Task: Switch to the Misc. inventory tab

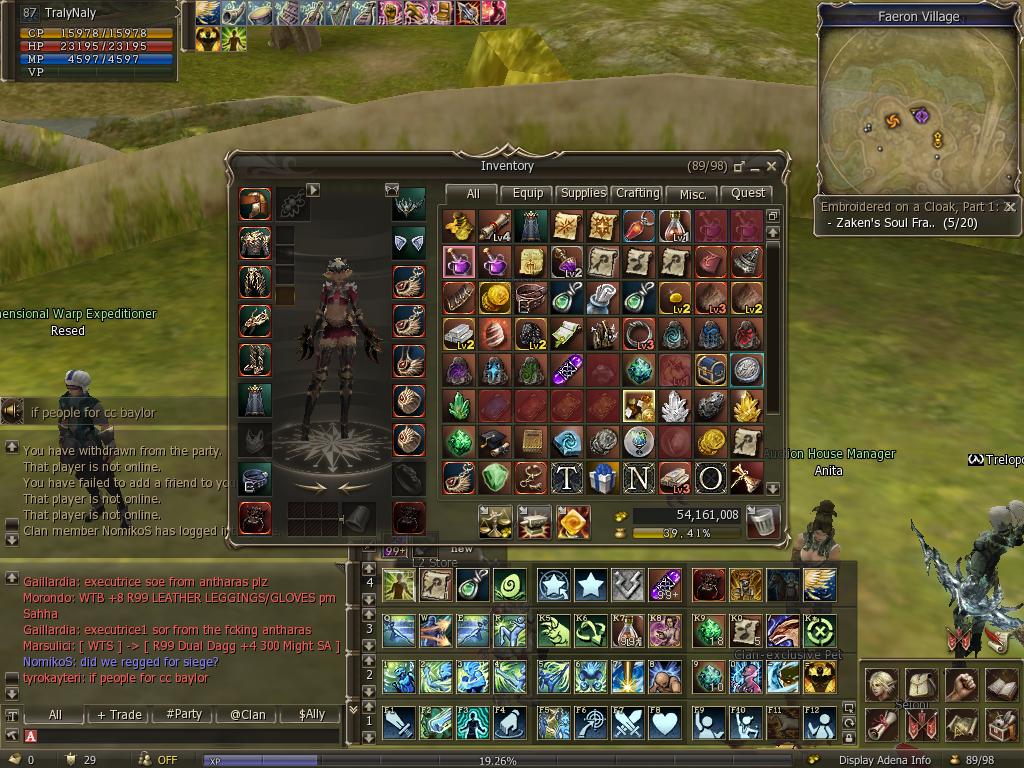Action: click(693, 194)
